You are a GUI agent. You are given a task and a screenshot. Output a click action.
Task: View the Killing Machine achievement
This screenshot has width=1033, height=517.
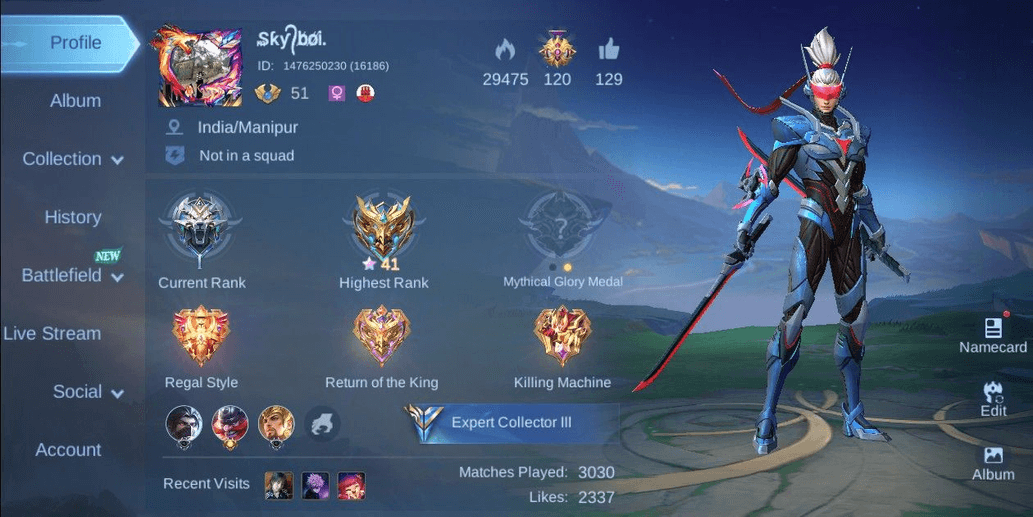click(562, 338)
